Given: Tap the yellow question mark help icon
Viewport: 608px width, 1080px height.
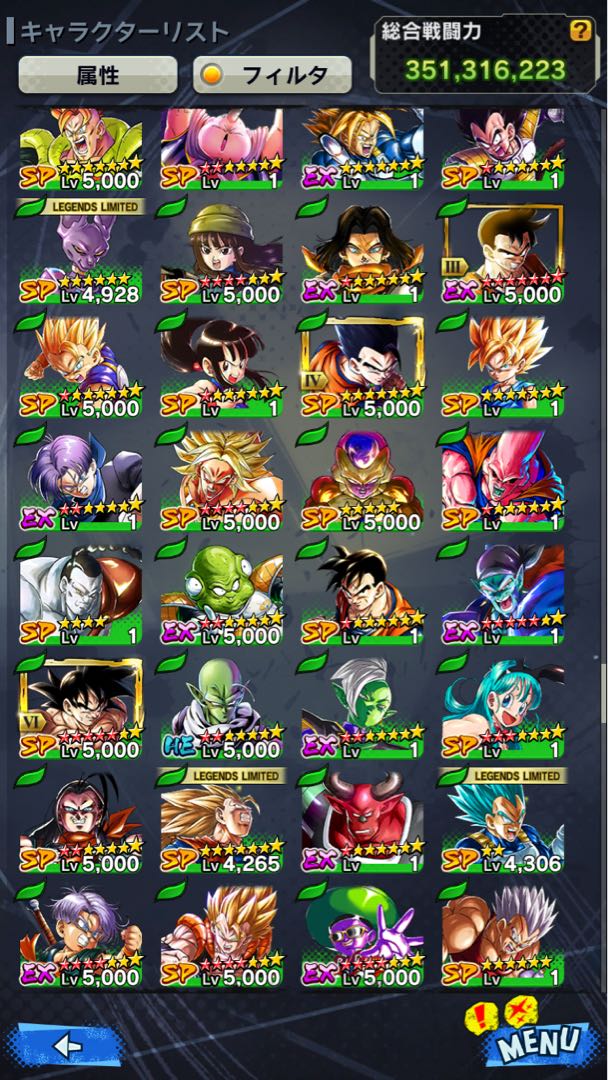Looking at the screenshot, I should 580,31.
